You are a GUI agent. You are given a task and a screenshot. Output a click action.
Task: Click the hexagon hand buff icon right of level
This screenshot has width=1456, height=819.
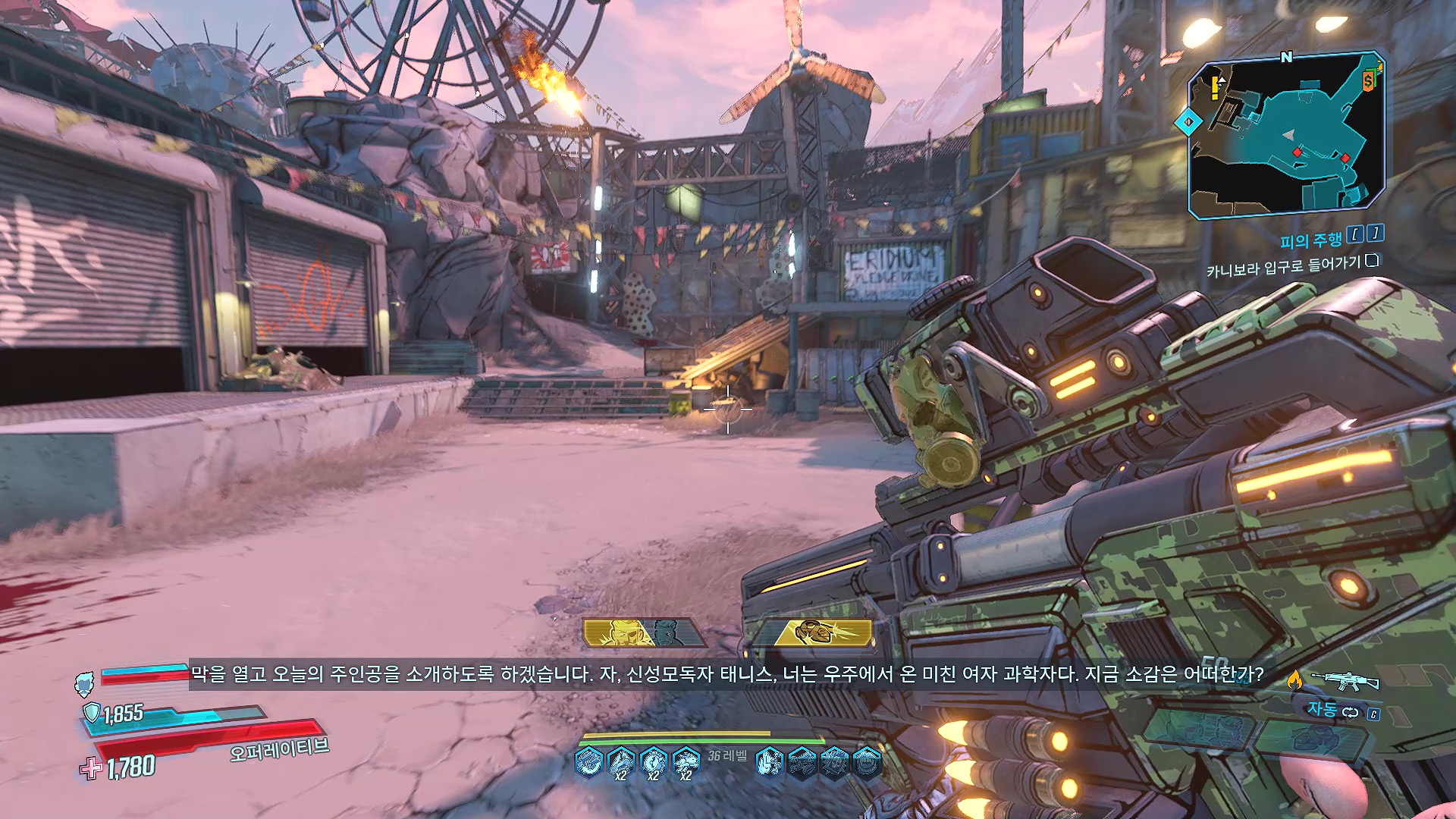[x=769, y=761]
